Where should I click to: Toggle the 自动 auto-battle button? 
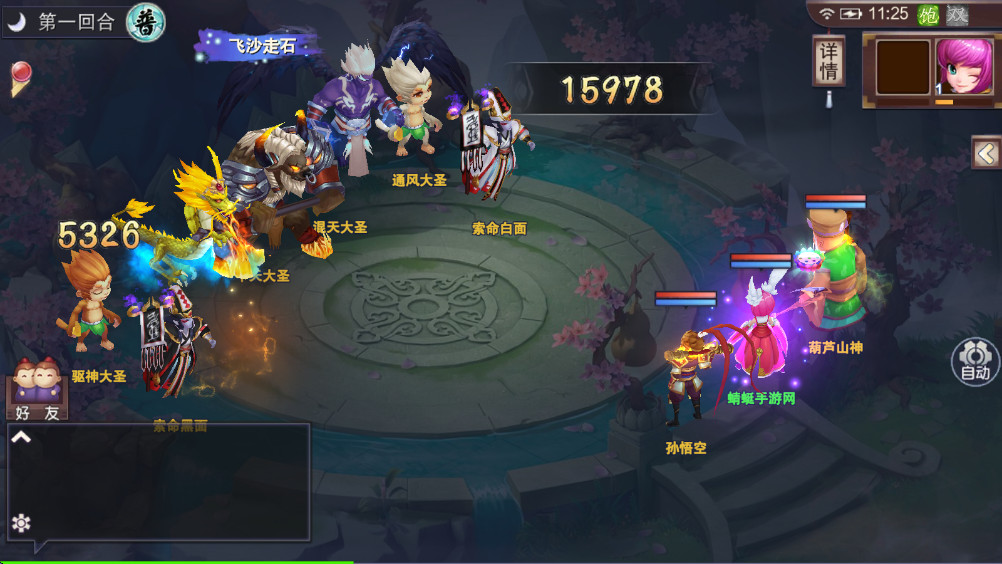974,361
